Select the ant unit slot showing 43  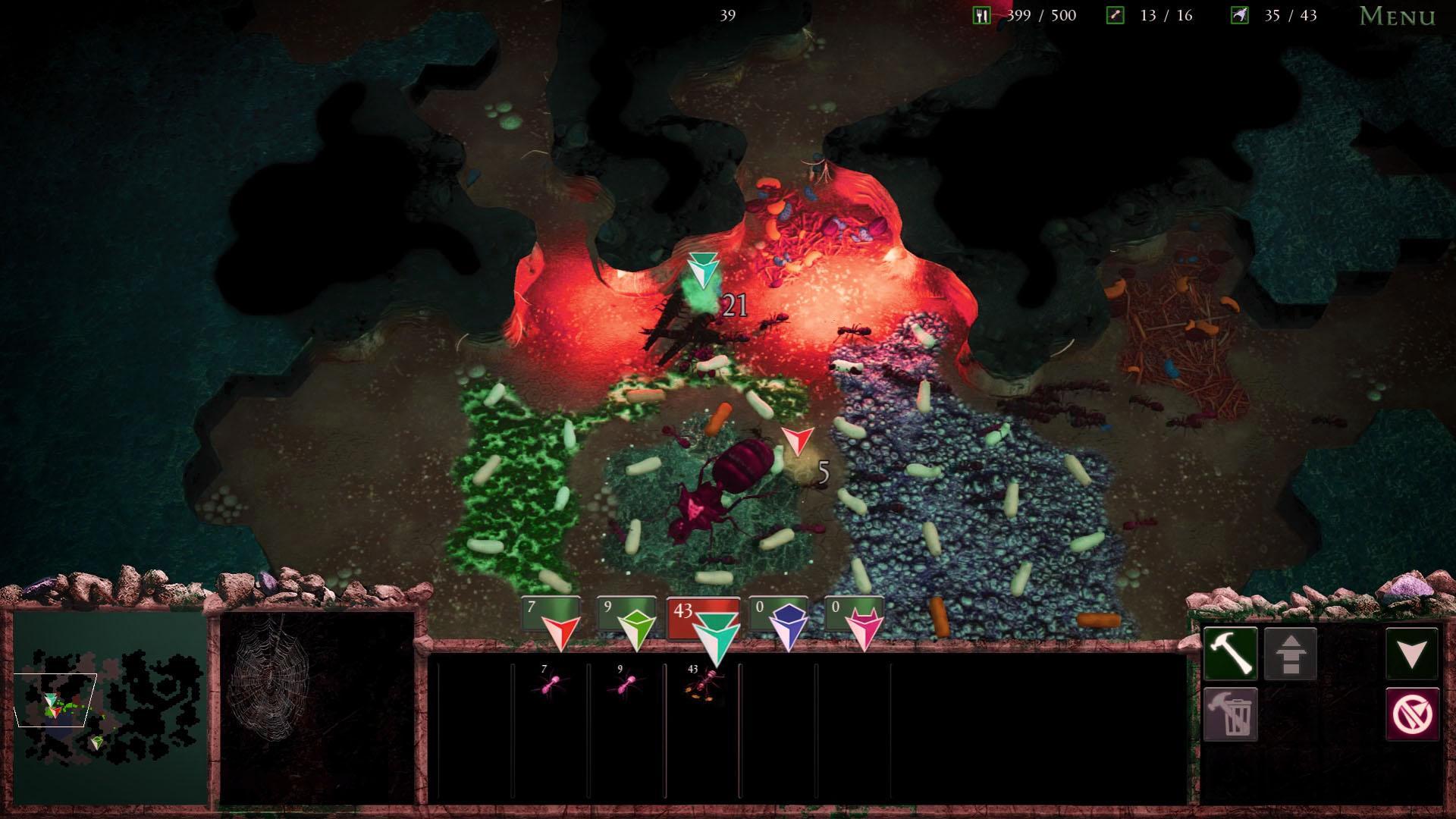701,682
